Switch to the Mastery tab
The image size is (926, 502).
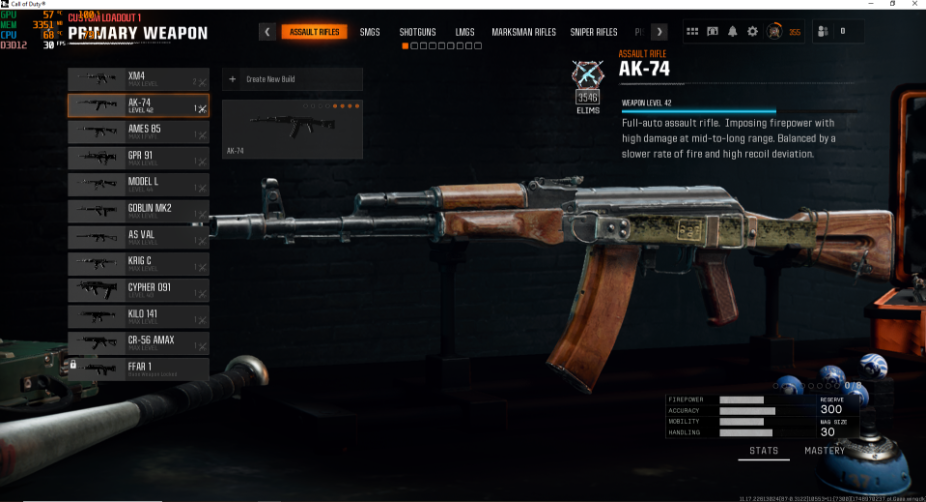825,451
